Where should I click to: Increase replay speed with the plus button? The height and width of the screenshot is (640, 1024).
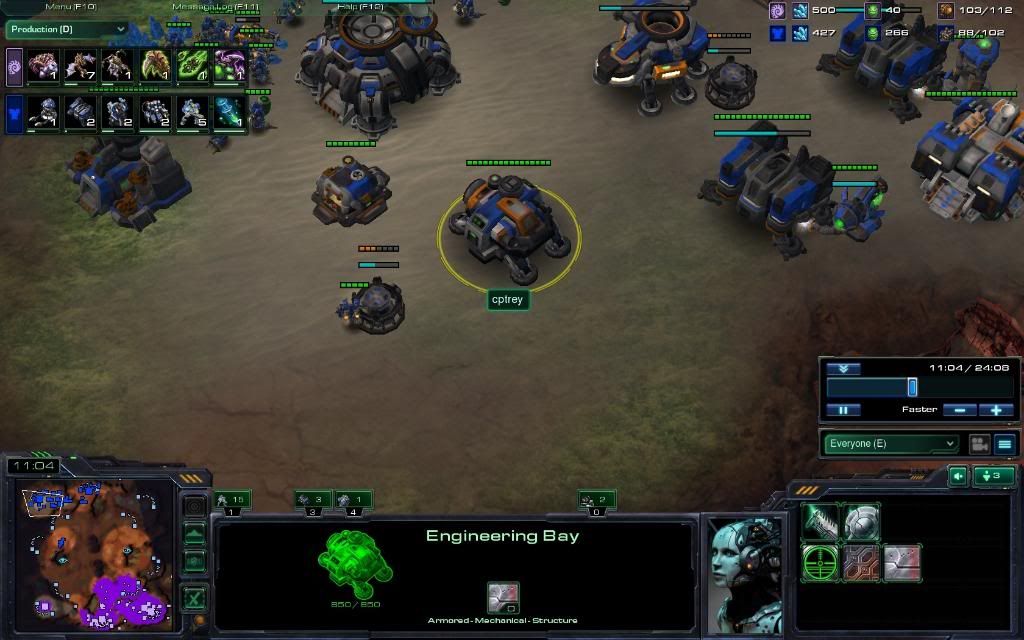tap(996, 410)
